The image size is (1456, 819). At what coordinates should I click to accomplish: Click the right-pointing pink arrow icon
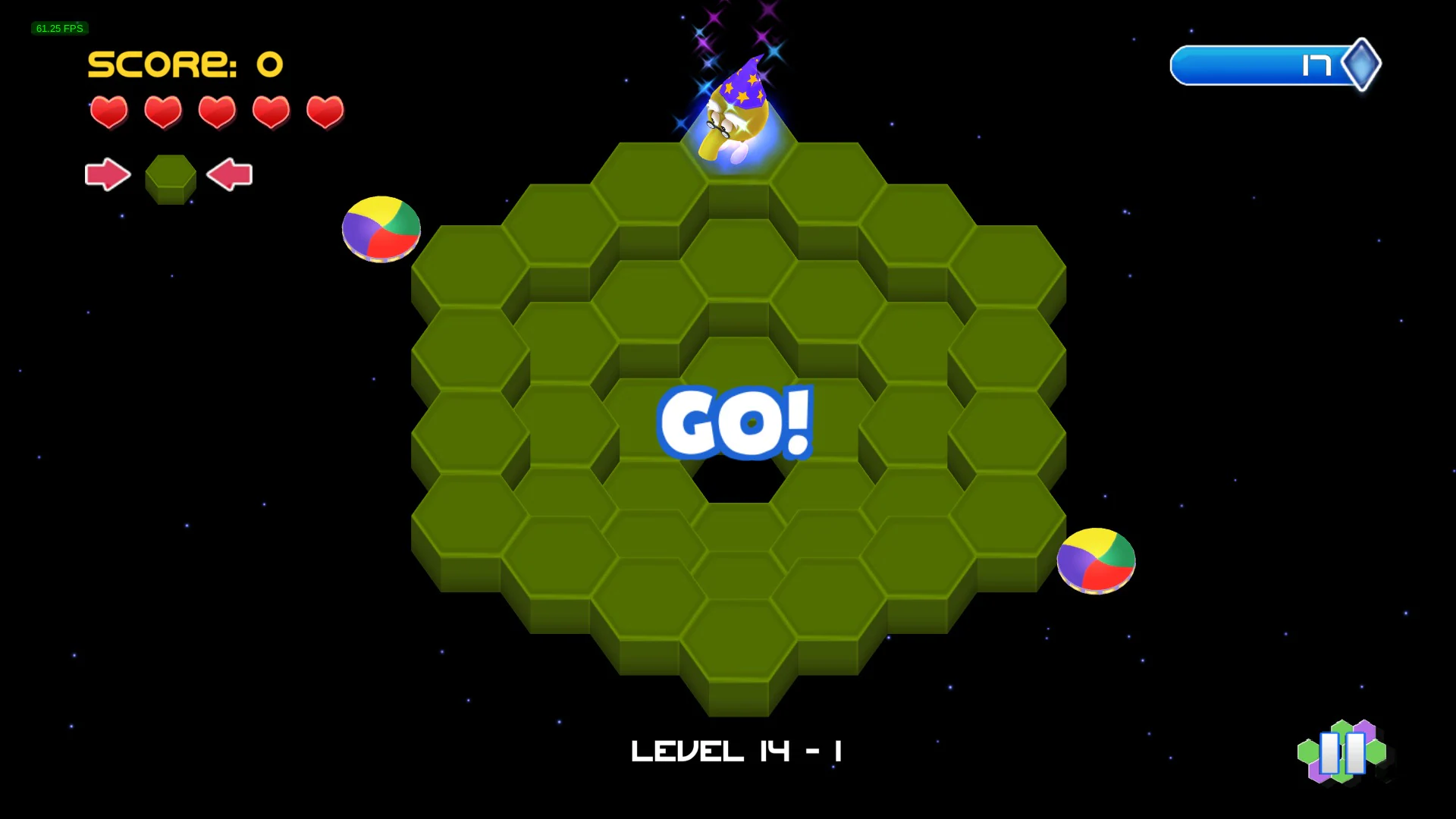coord(108,175)
